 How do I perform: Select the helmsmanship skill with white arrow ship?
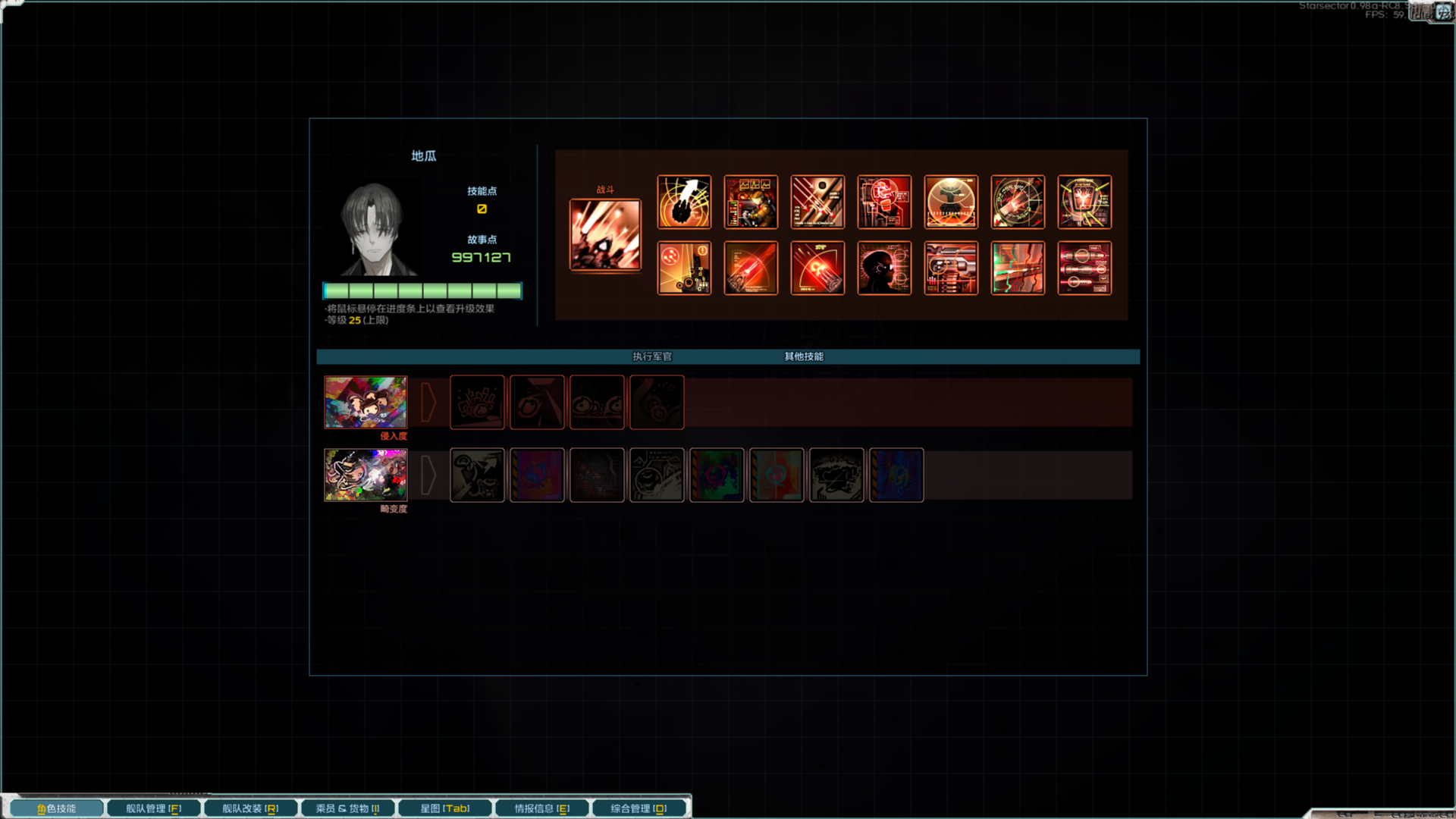pyautogui.click(x=683, y=202)
